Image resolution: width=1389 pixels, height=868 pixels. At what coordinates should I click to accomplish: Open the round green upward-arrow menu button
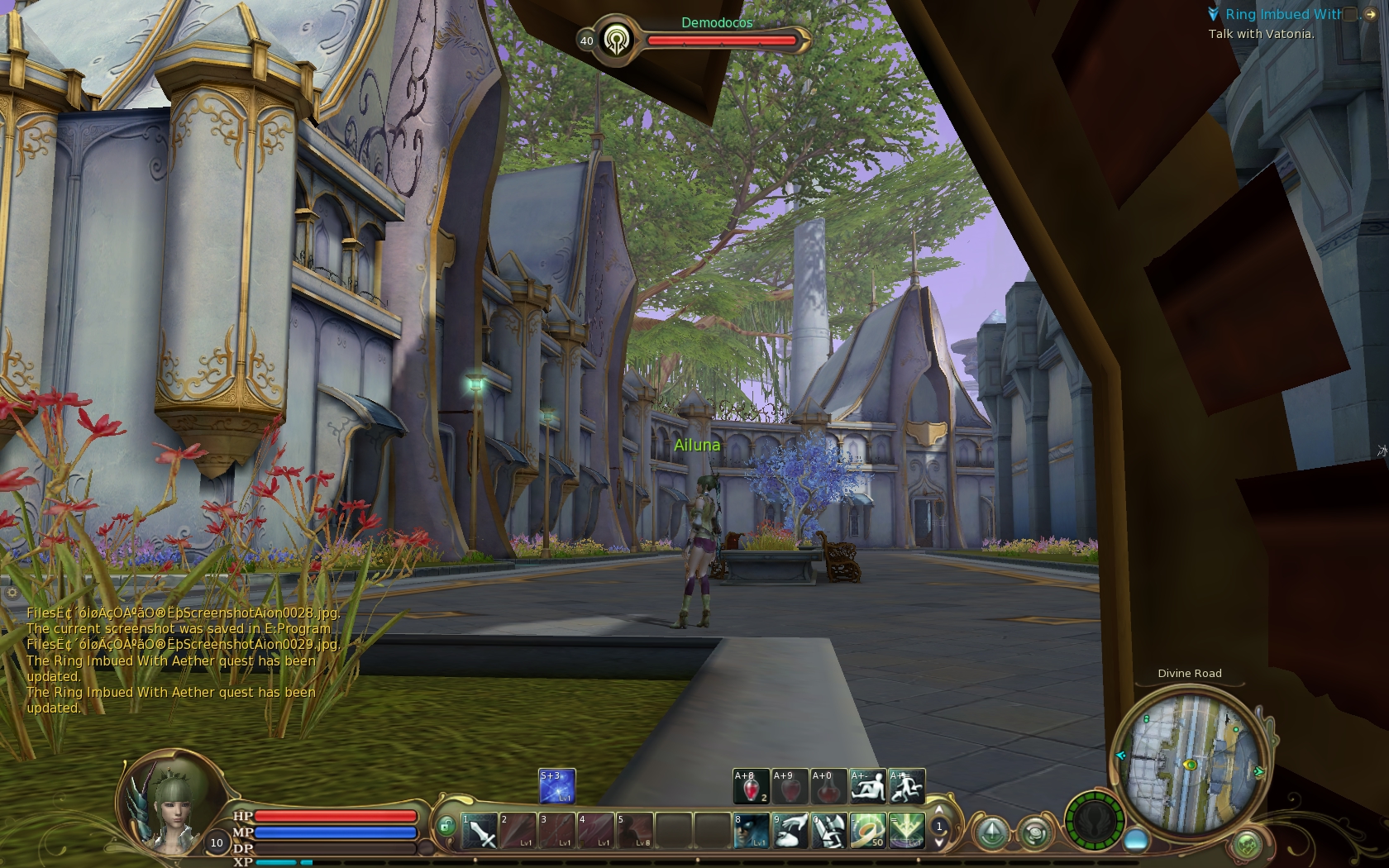992,832
